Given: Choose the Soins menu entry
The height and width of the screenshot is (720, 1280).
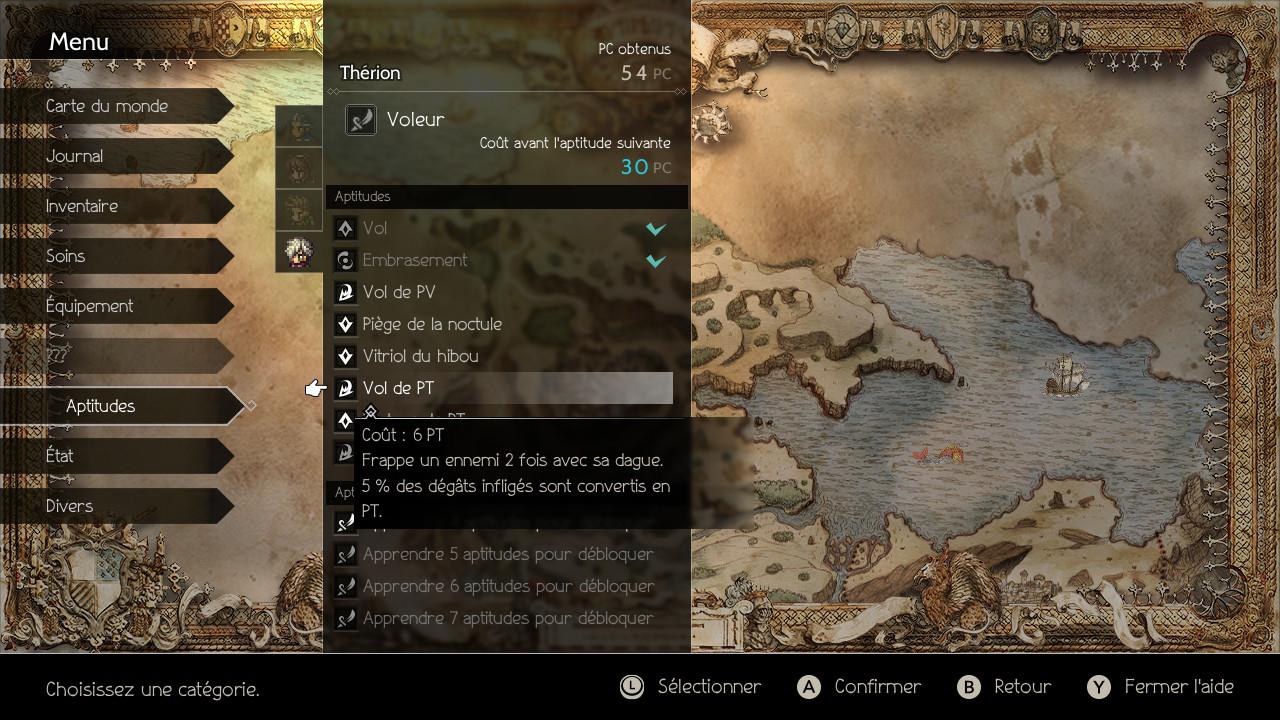Looking at the screenshot, I should 66,256.
